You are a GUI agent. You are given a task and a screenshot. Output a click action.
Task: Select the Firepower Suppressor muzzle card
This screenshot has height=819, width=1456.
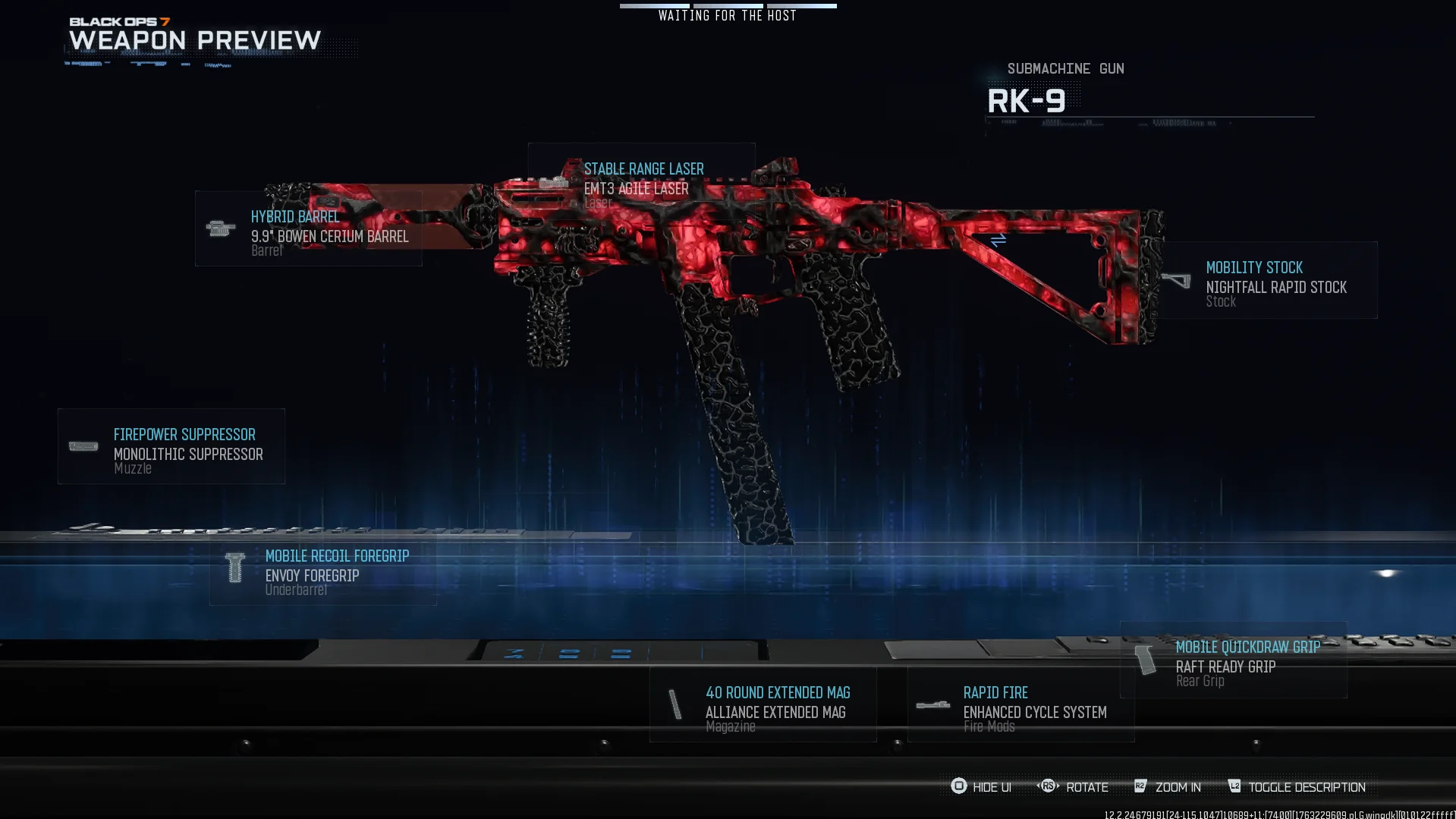pyautogui.click(x=171, y=446)
